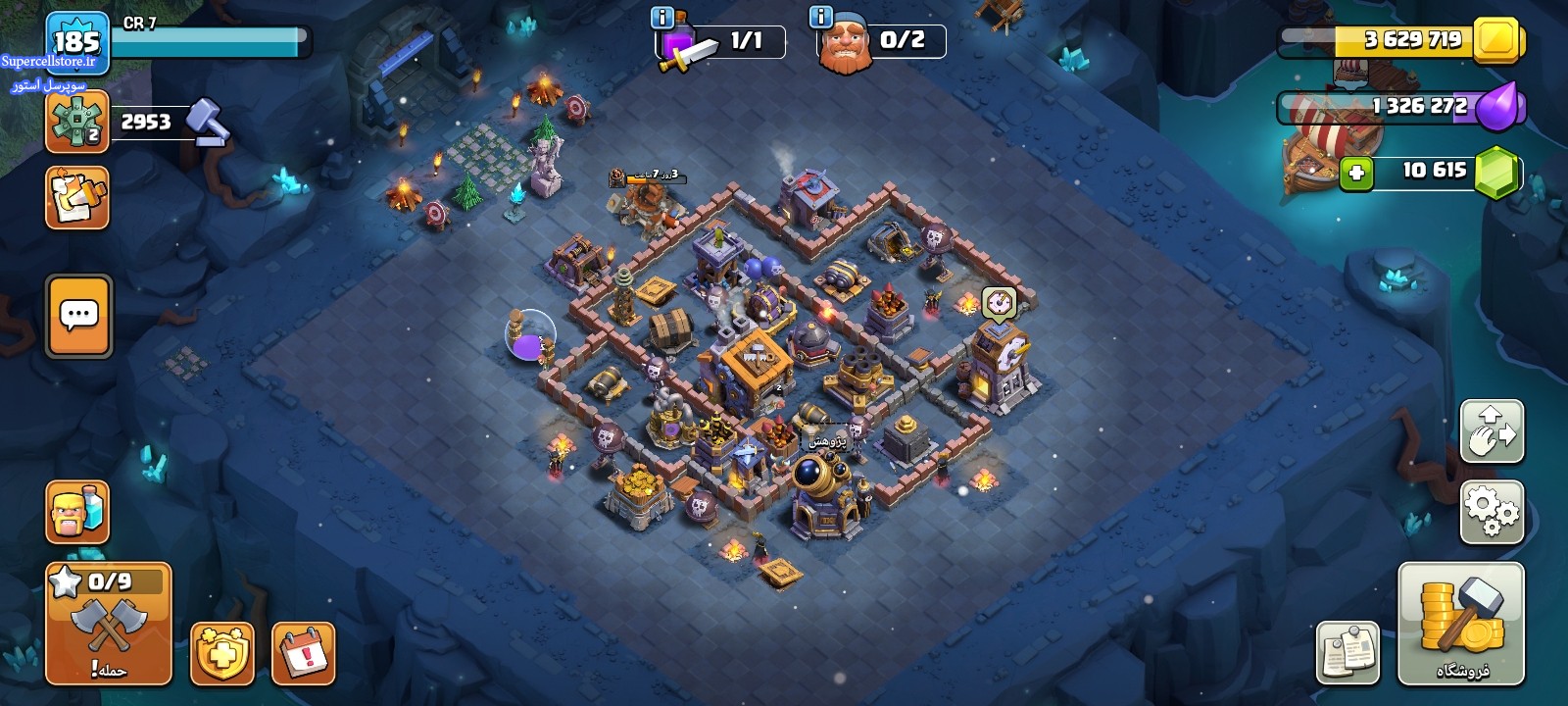Open the barbarian and elixir army button
1568x706 pixels.
tap(77, 512)
